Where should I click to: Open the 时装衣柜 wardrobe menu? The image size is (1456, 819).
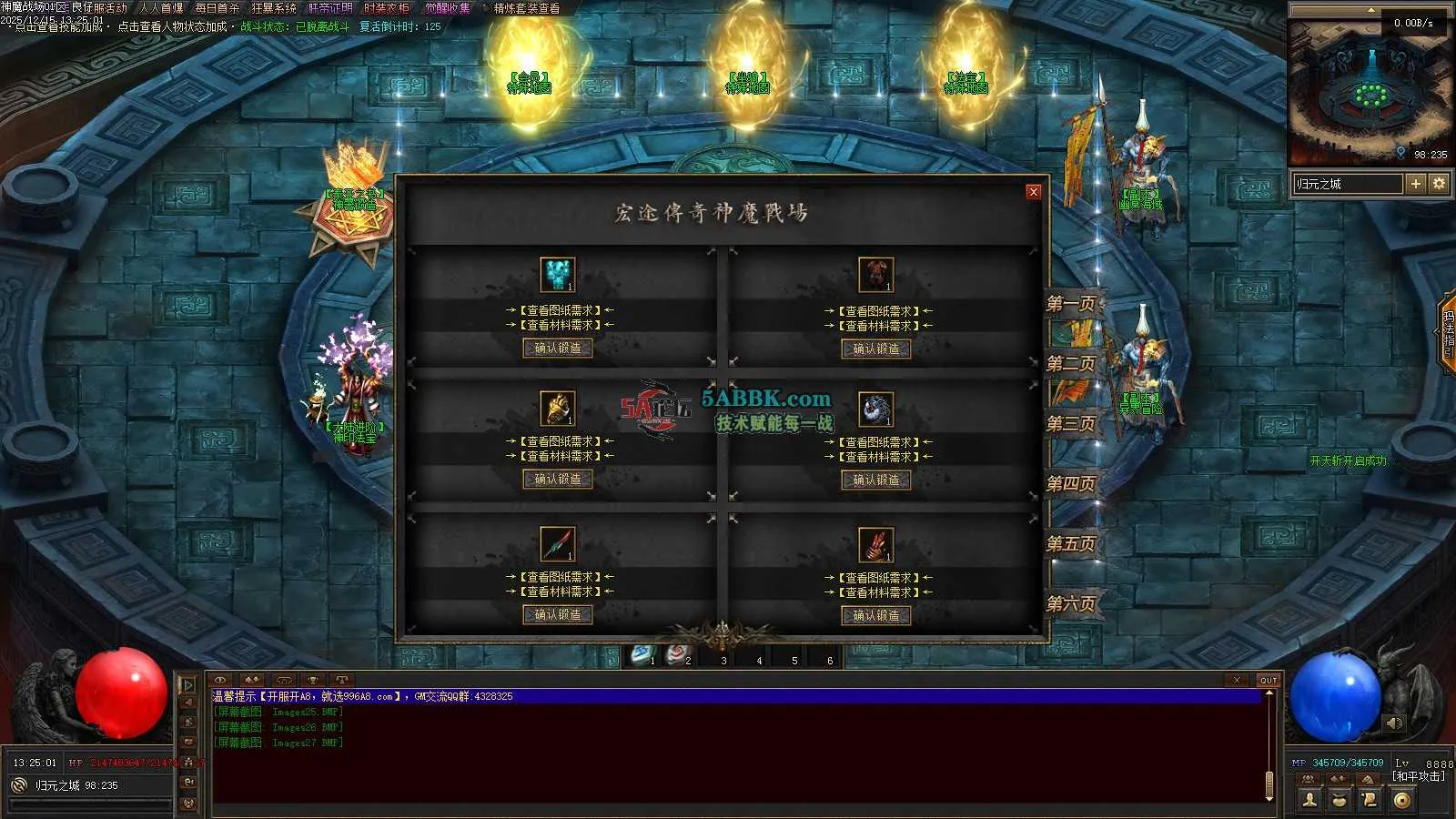click(x=387, y=8)
